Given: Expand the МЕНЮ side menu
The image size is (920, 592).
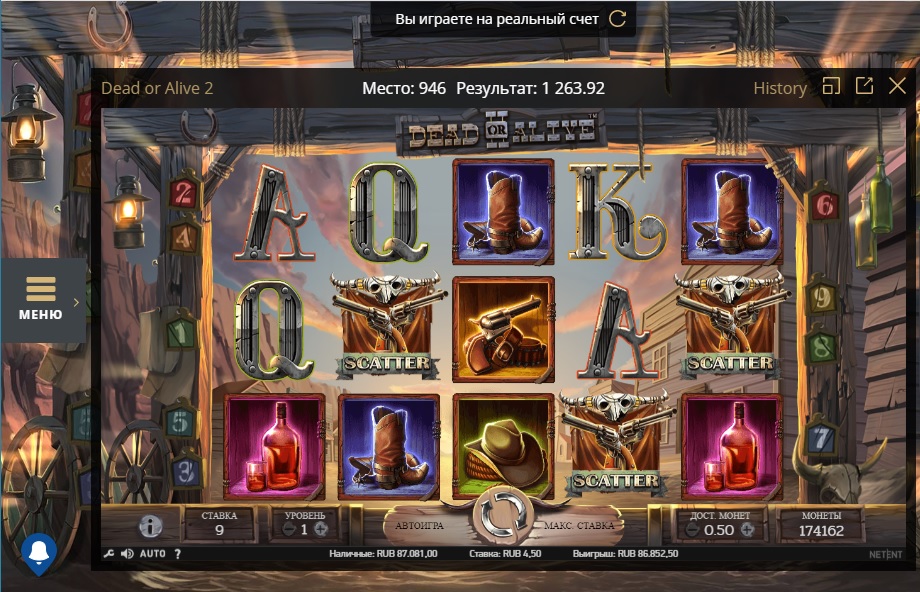Looking at the screenshot, I should click(42, 300).
